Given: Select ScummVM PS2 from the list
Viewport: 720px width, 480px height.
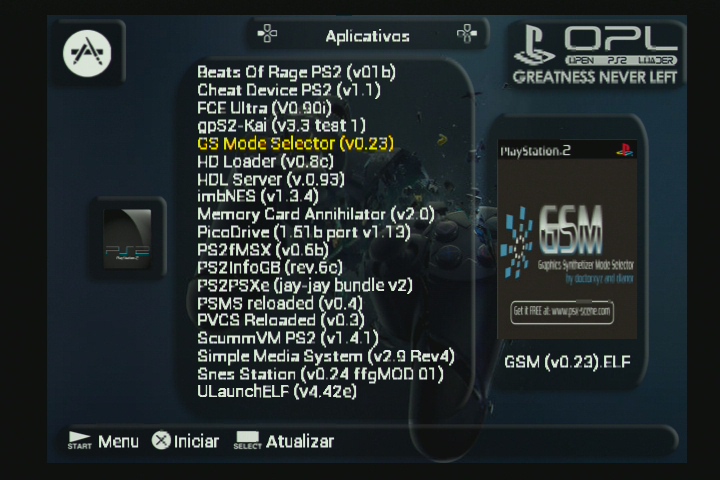Looking at the screenshot, I should [288, 339].
